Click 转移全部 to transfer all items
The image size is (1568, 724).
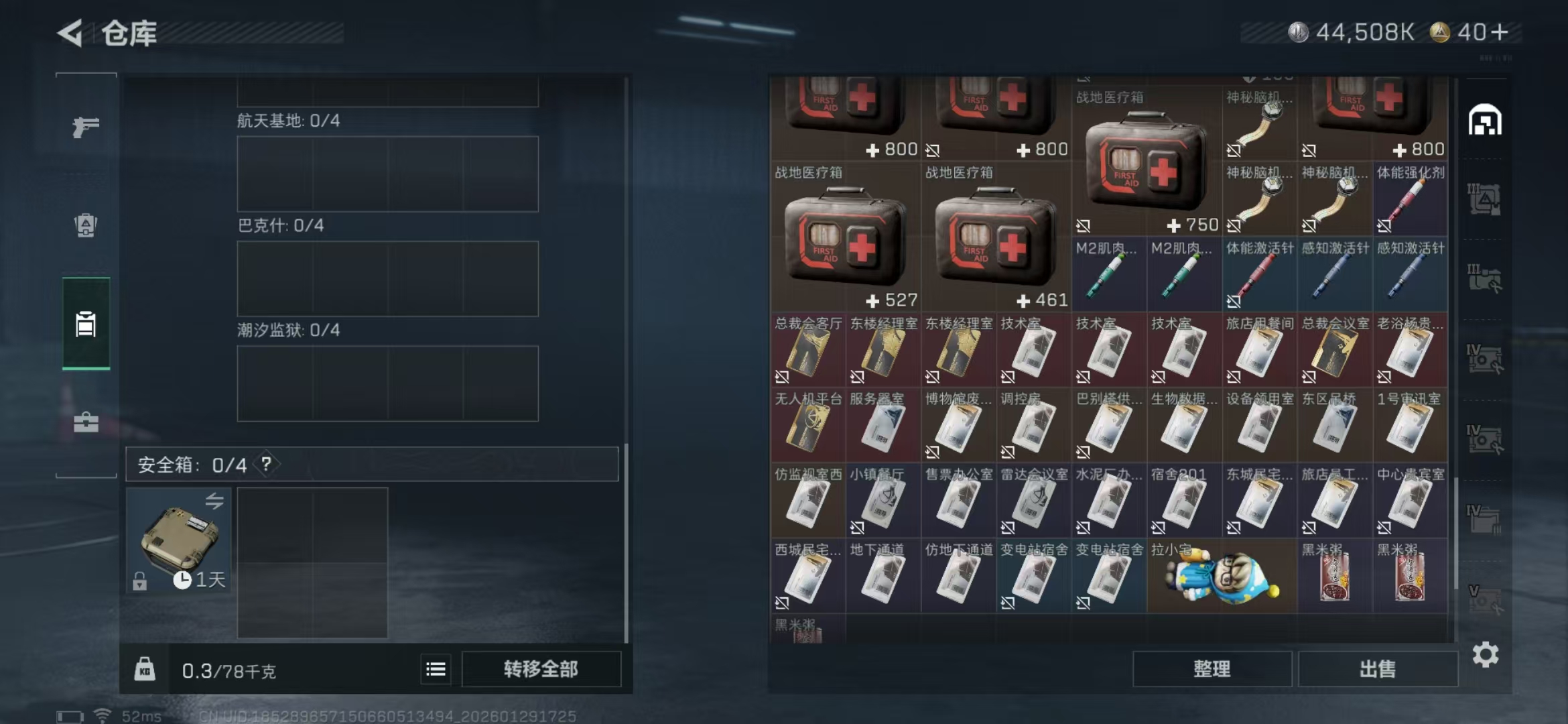click(x=541, y=669)
